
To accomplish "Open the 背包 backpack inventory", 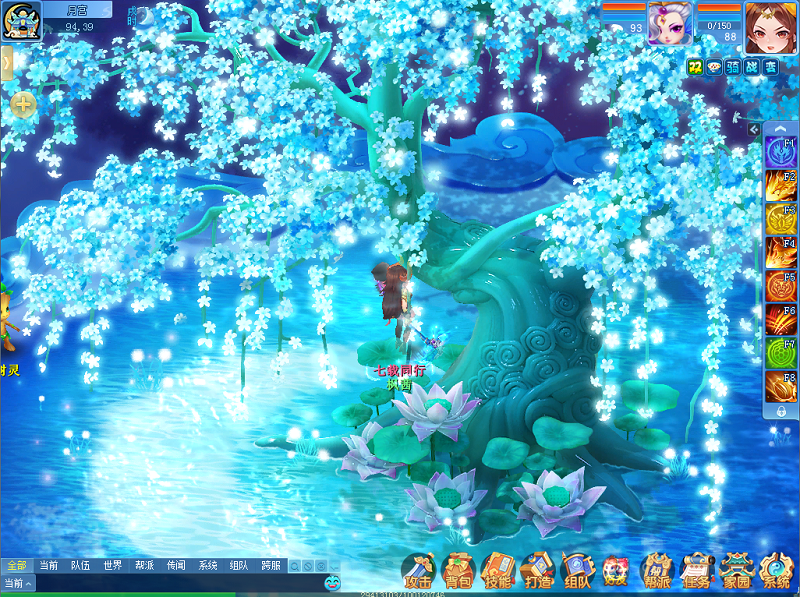I will click(x=458, y=571).
